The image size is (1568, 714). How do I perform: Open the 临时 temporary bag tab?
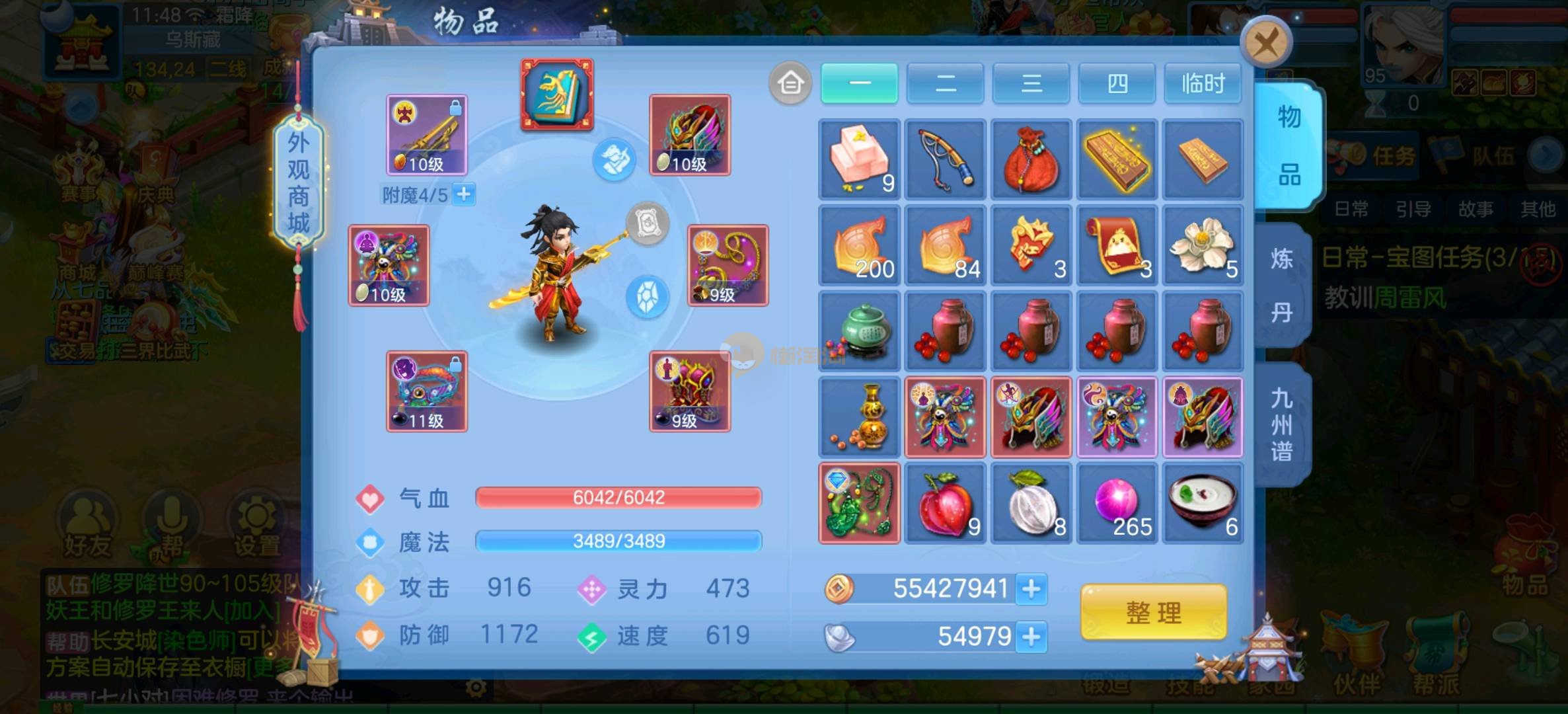pos(1203,84)
